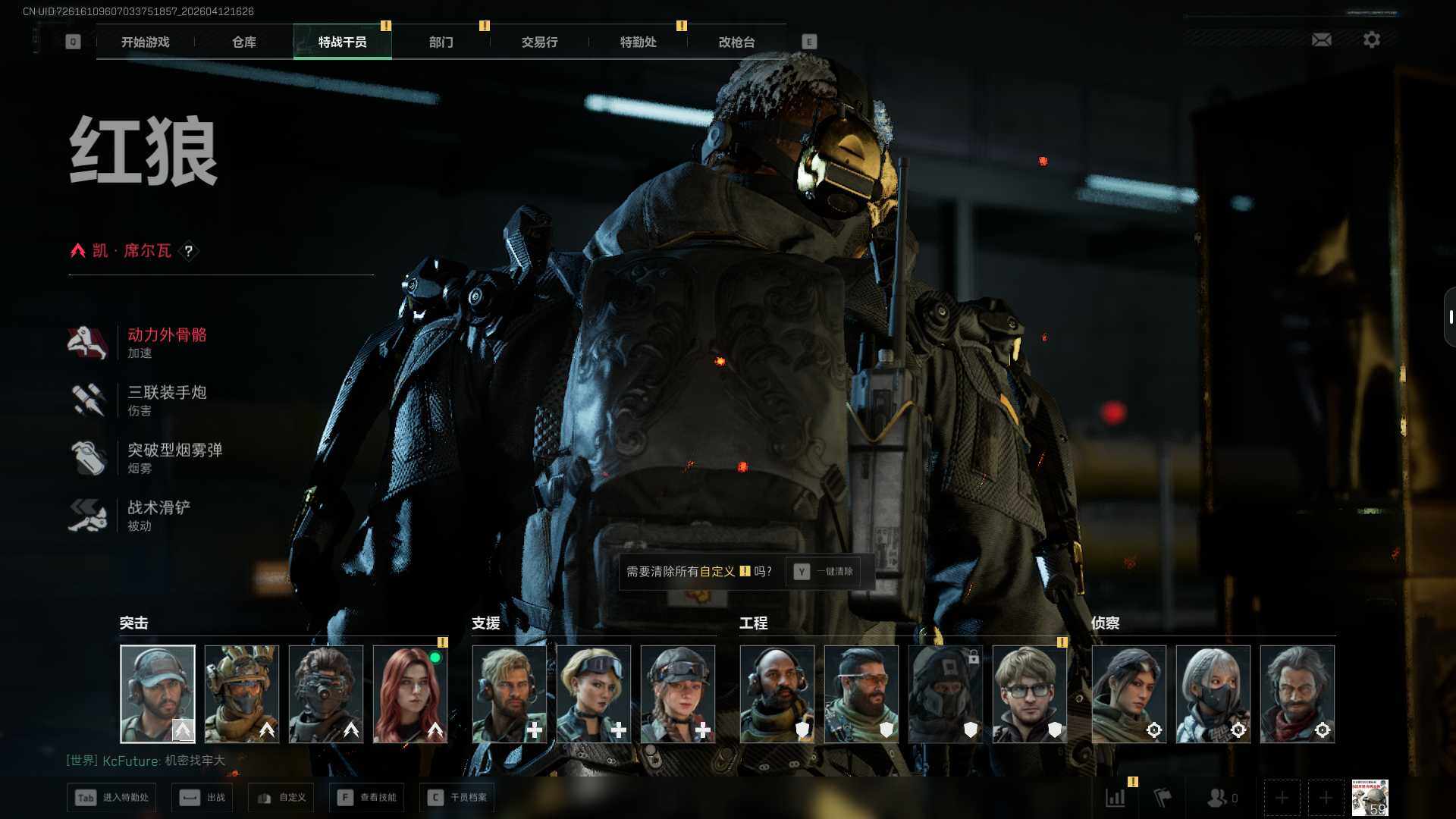Select the 动力外骨骼 skill entry
The height and width of the screenshot is (819, 1456).
point(166,342)
